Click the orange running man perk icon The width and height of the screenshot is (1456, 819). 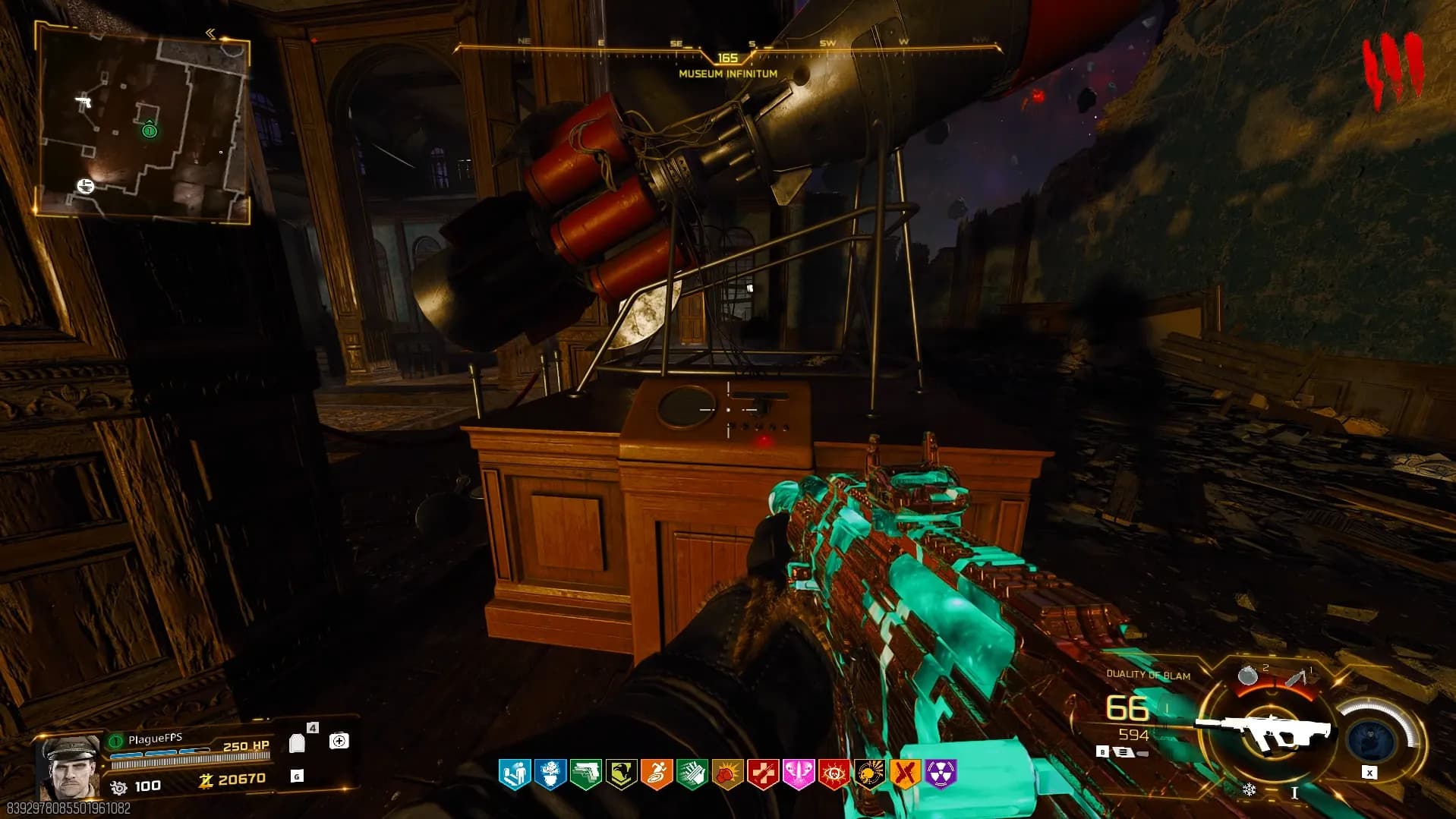click(656, 773)
